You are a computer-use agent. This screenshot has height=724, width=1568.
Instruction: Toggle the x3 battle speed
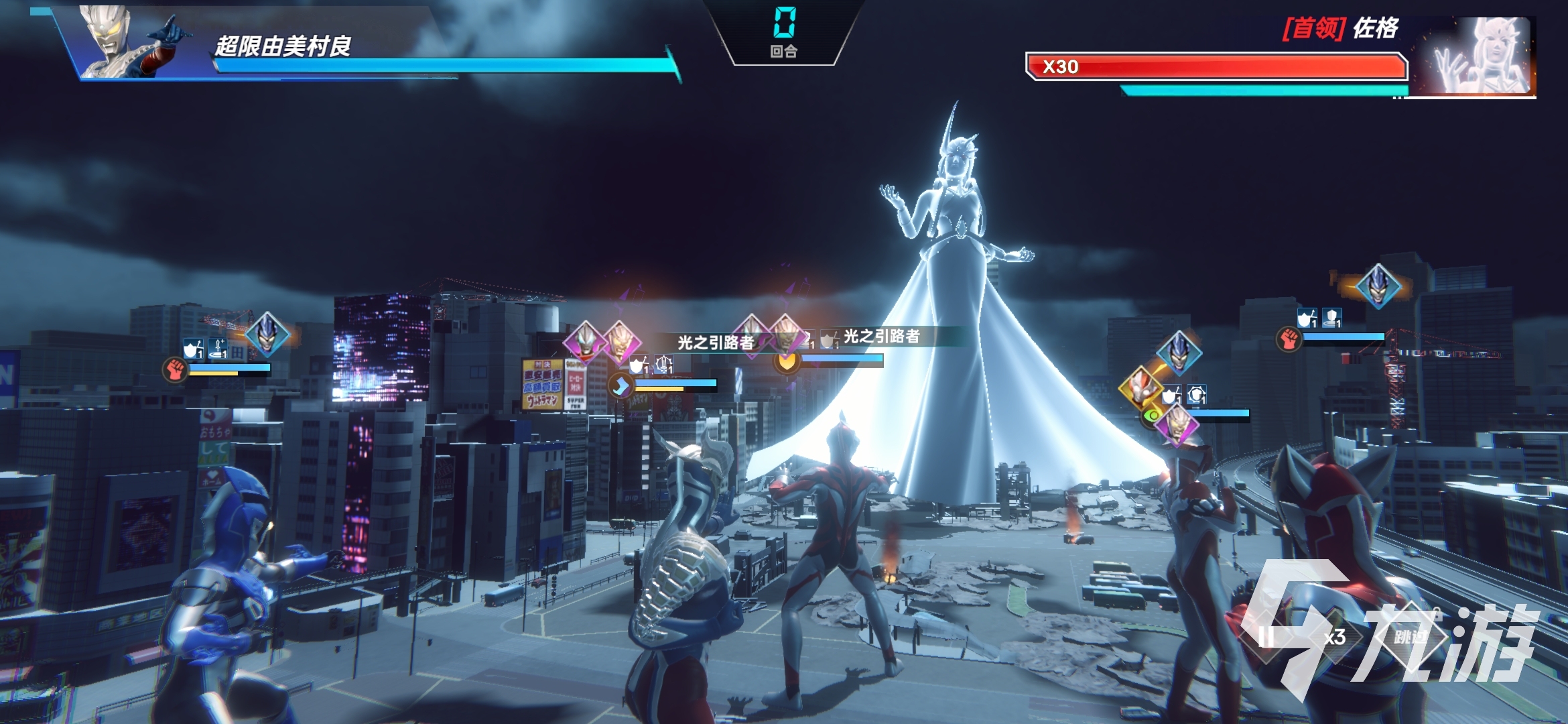pos(1334,637)
